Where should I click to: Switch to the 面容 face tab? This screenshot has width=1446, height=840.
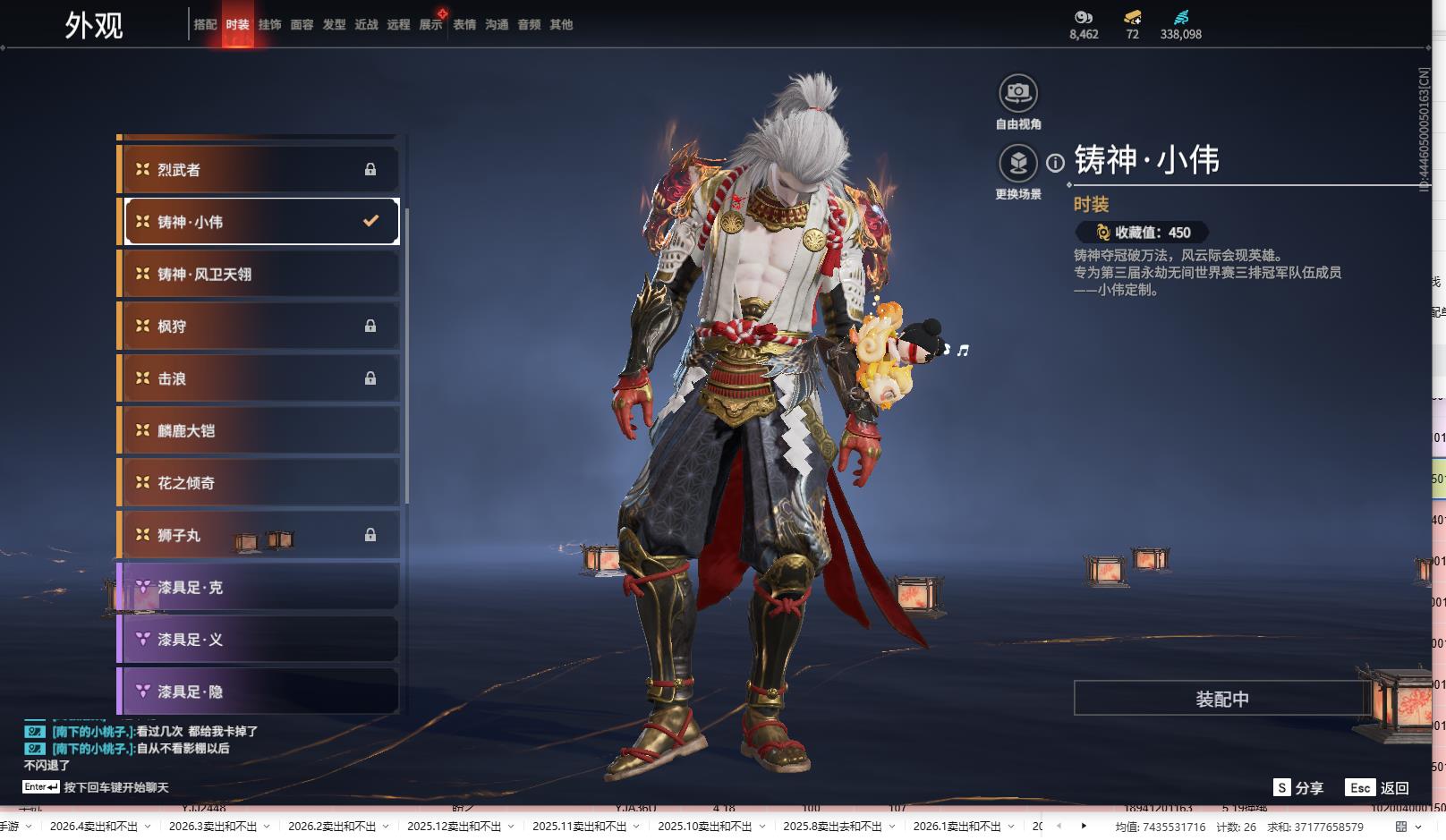[x=302, y=25]
